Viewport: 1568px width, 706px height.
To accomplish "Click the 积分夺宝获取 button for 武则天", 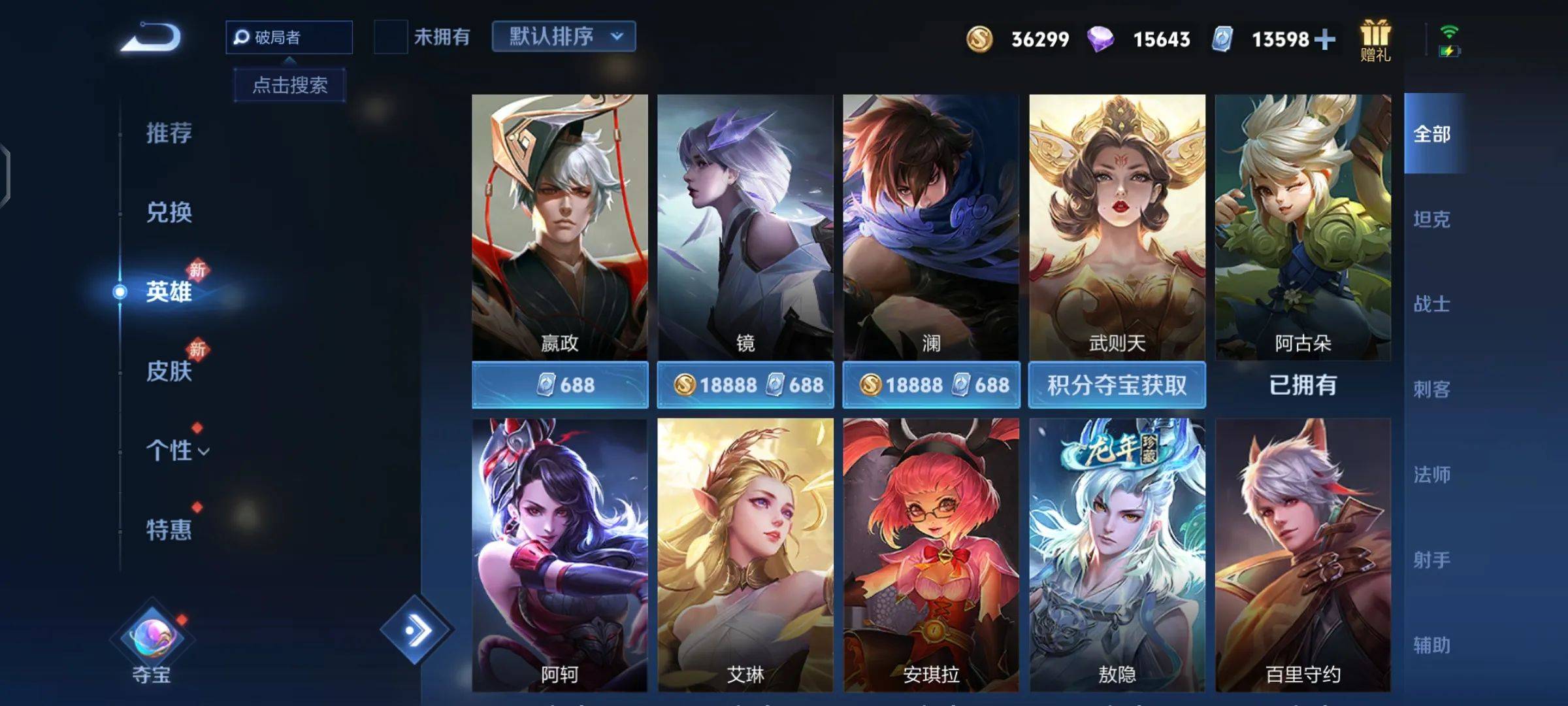I will [x=1117, y=385].
